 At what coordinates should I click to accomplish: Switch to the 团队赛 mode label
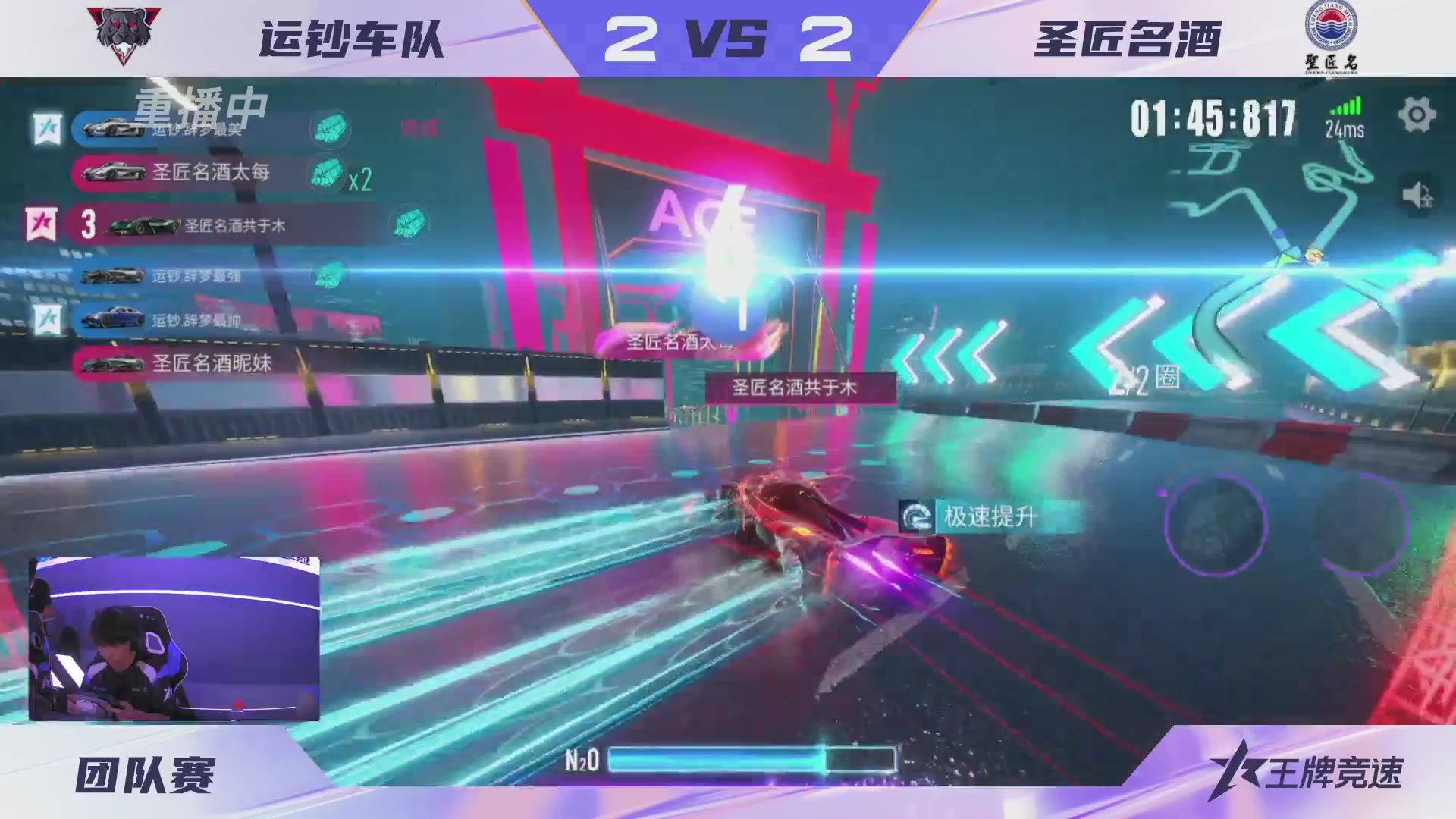[x=144, y=776]
